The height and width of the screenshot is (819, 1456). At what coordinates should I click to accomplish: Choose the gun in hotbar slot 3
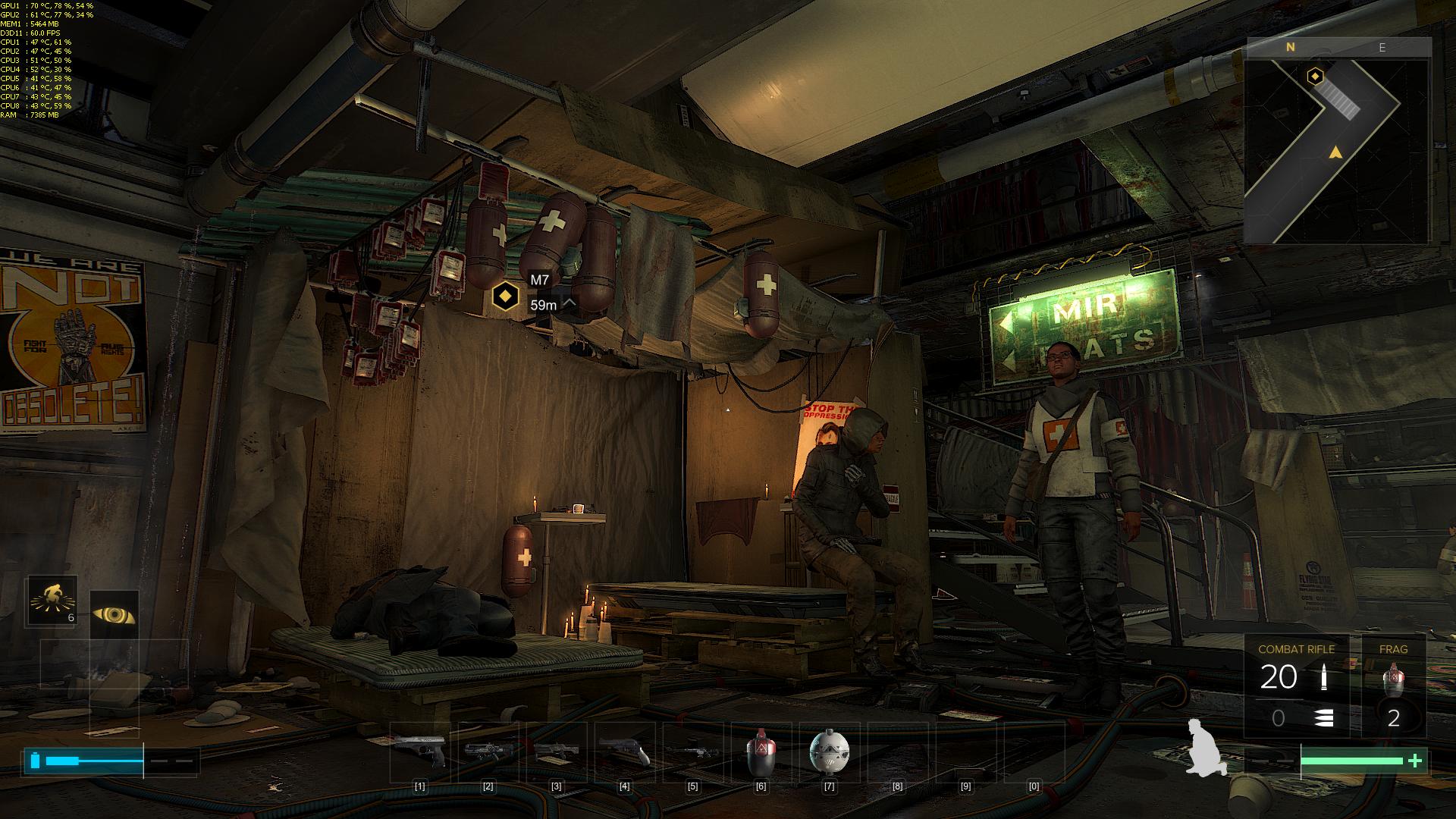(x=556, y=751)
